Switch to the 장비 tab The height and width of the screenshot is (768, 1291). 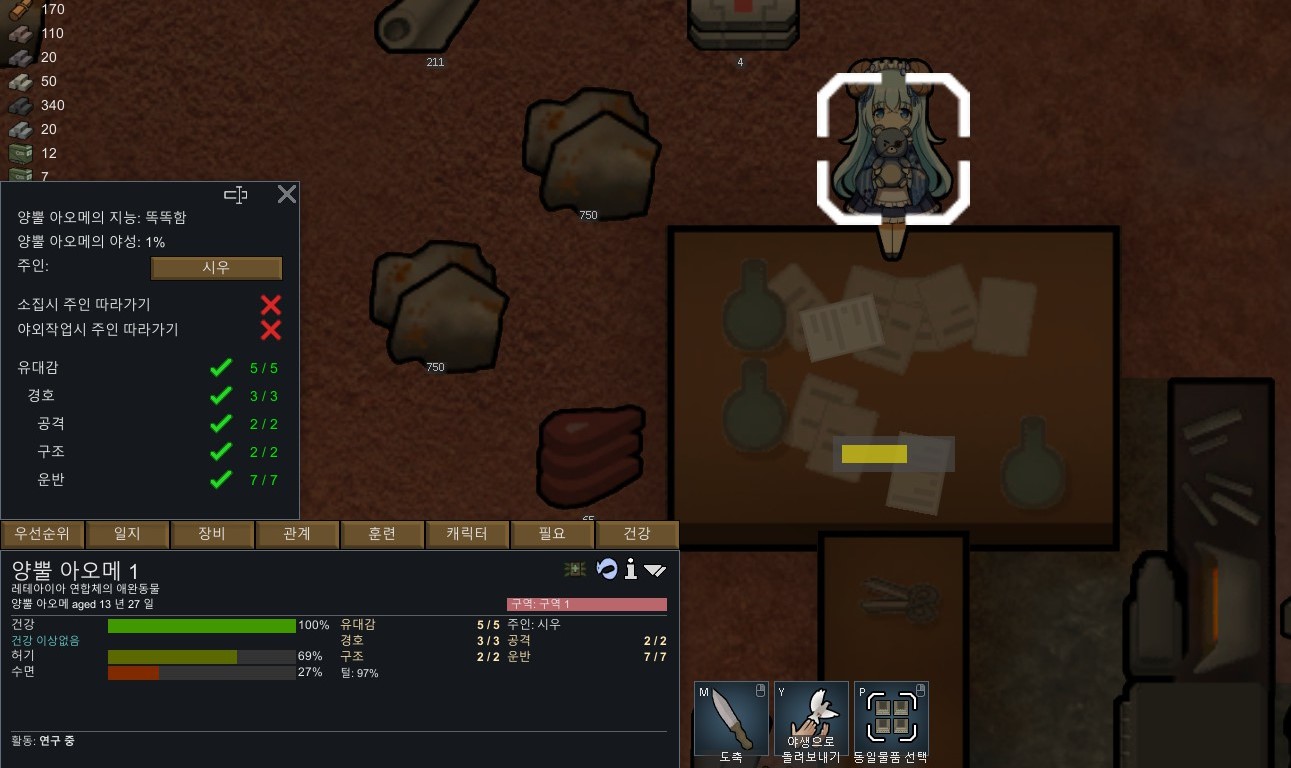click(212, 534)
